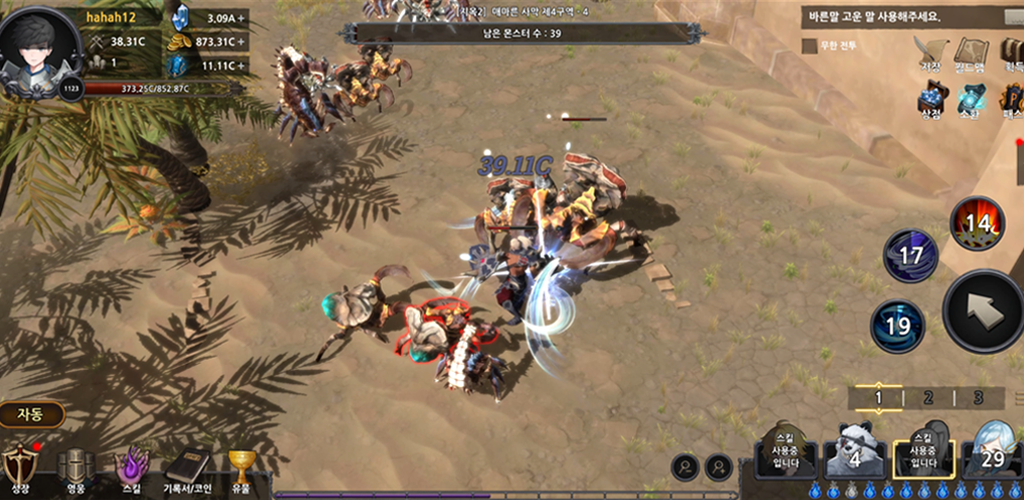Activate the fiery skill showing cooldown 14
The width and height of the screenshot is (1024, 500).
976,224
